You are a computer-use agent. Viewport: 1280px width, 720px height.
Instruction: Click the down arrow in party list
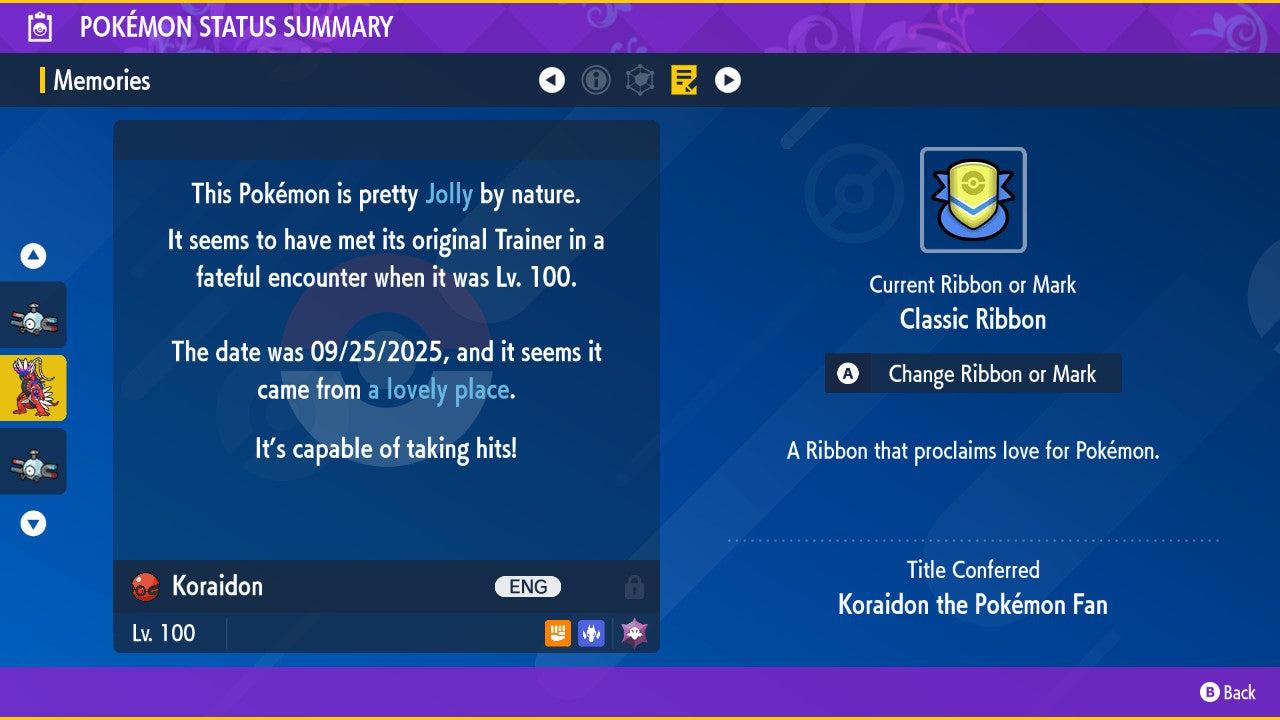[33, 523]
